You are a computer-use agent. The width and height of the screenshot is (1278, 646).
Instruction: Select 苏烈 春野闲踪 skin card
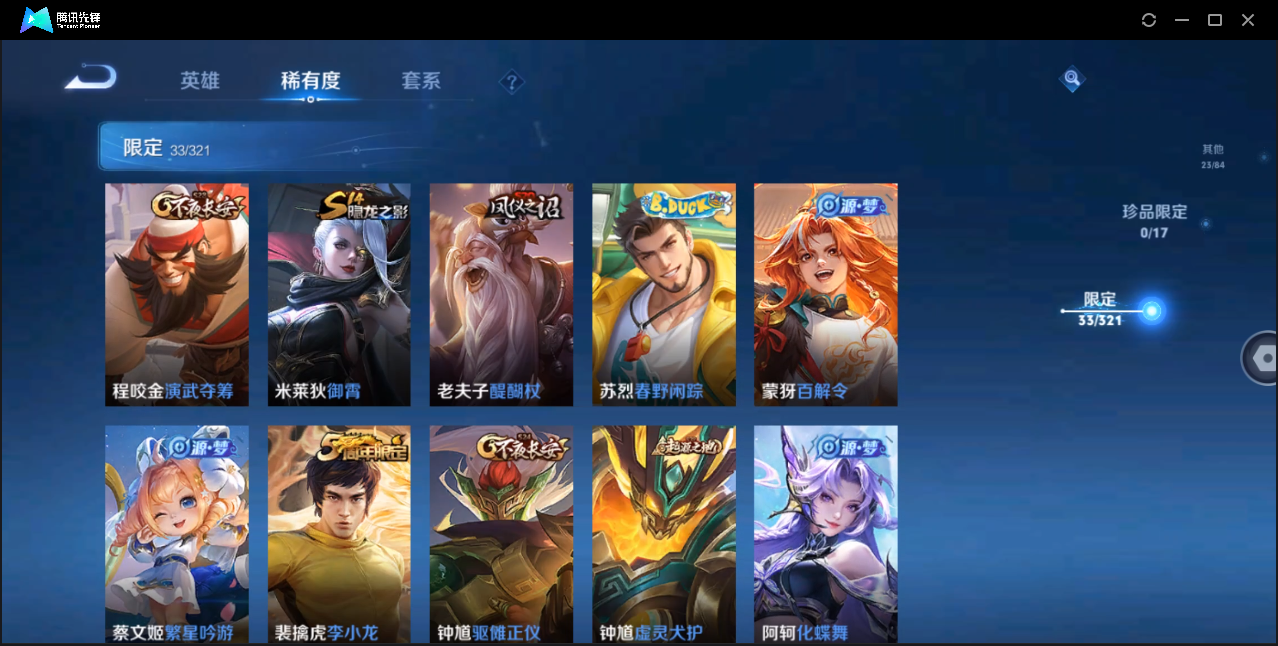664,294
